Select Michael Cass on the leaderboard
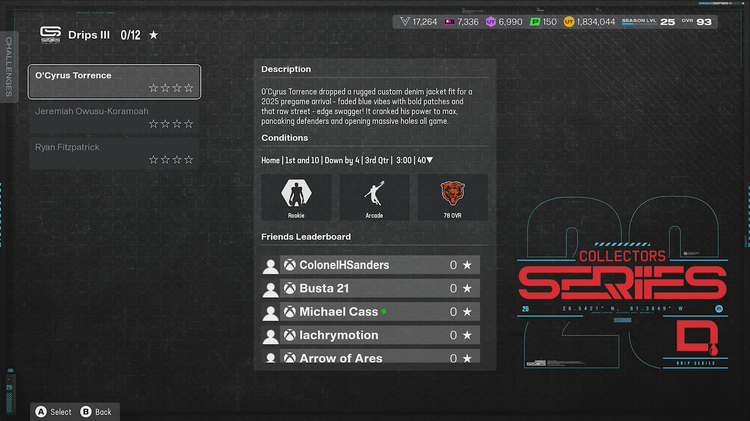Image resolution: width=750 pixels, height=421 pixels. point(380,312)
